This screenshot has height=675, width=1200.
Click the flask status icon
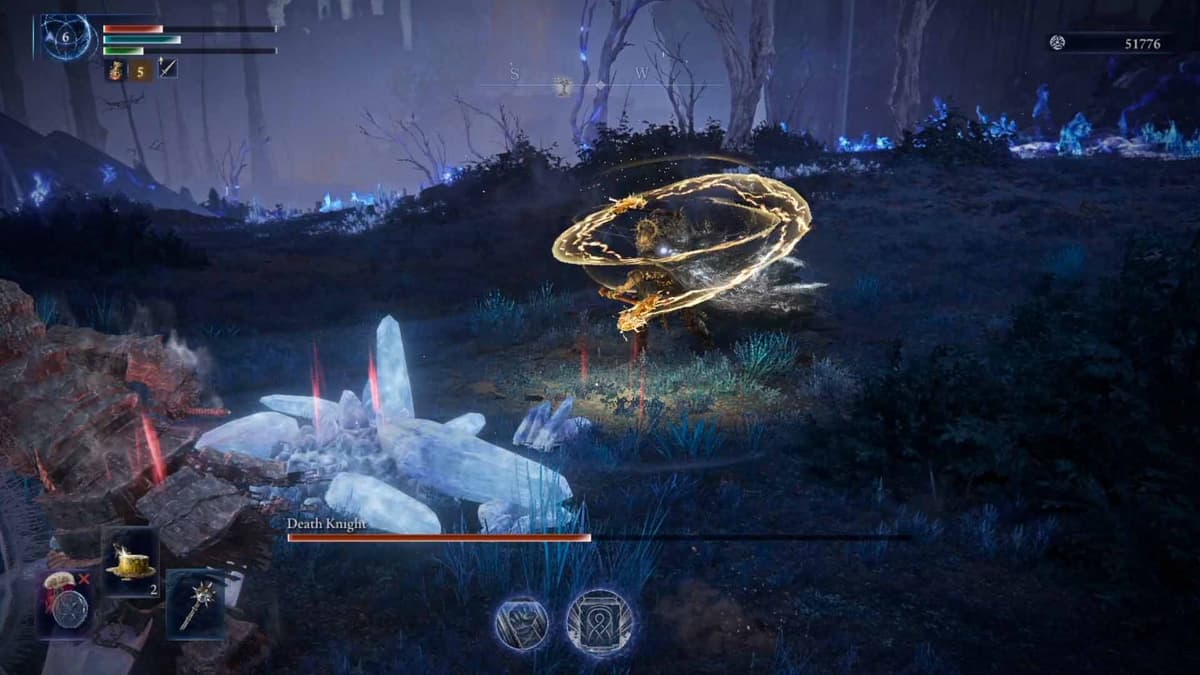tap(113, 70)
